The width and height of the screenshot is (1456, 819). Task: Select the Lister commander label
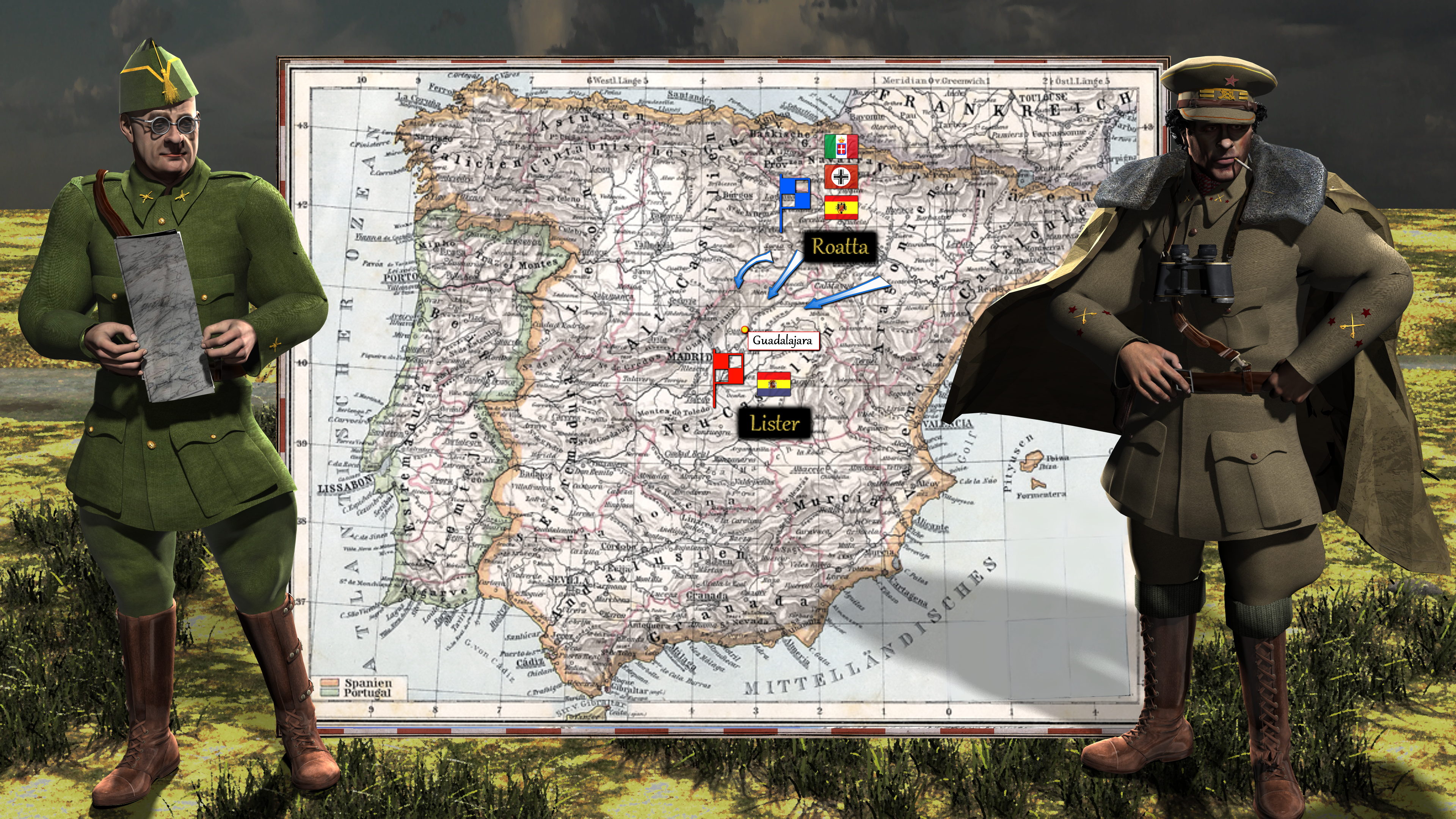(774, 424)
